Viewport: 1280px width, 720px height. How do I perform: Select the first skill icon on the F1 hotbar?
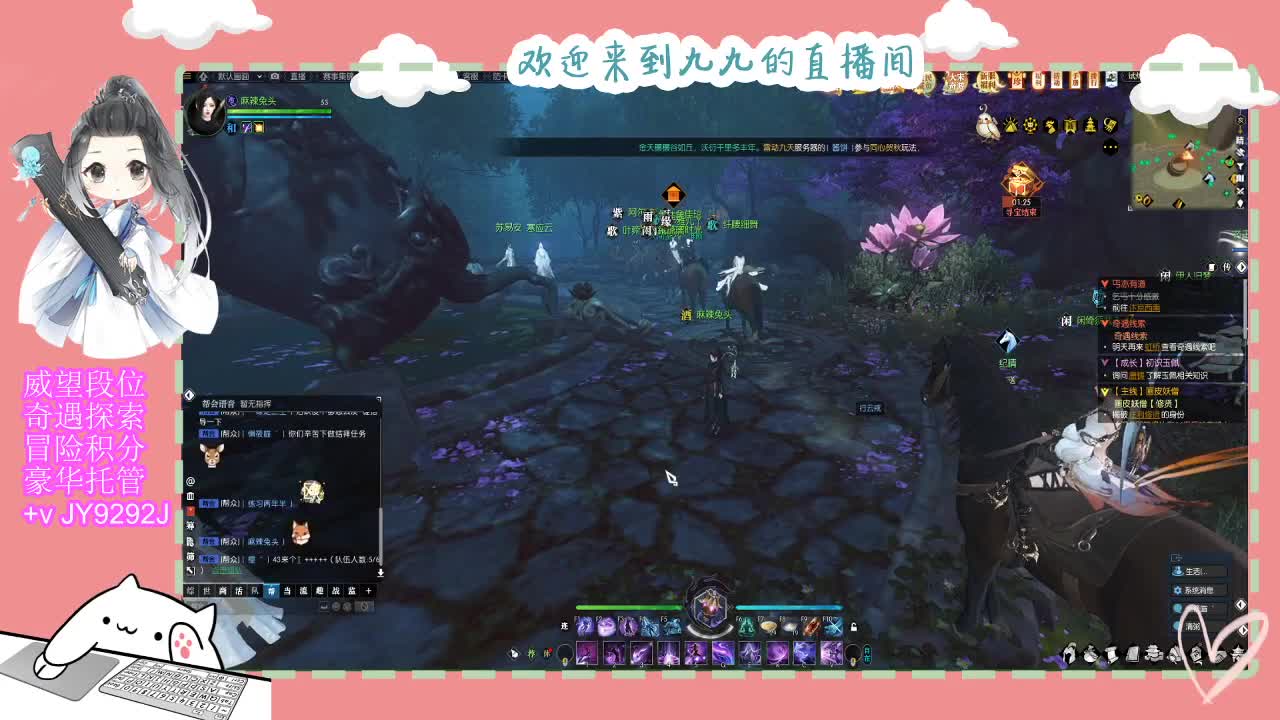585,626
